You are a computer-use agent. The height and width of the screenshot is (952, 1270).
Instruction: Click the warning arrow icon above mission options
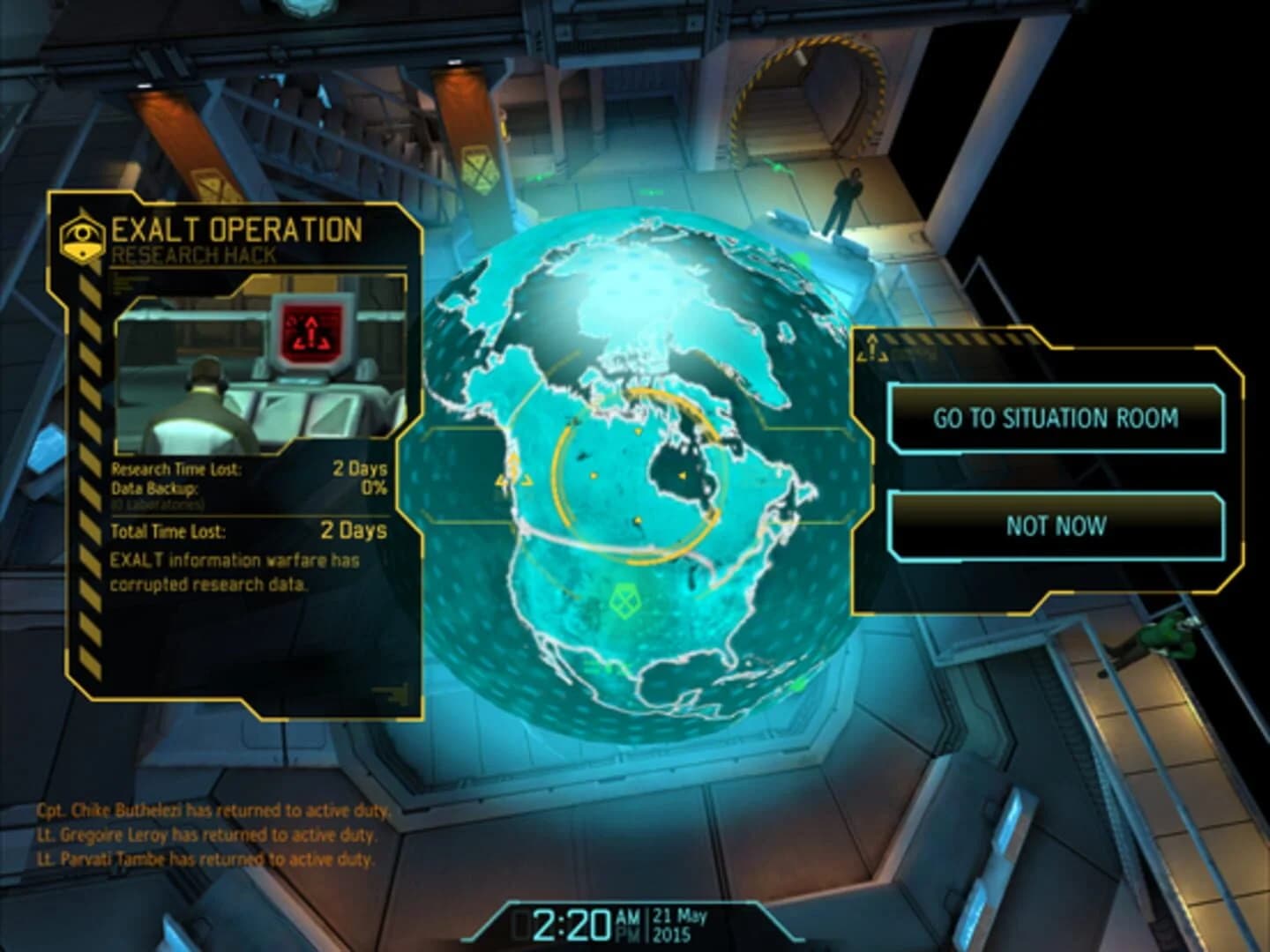873,350
